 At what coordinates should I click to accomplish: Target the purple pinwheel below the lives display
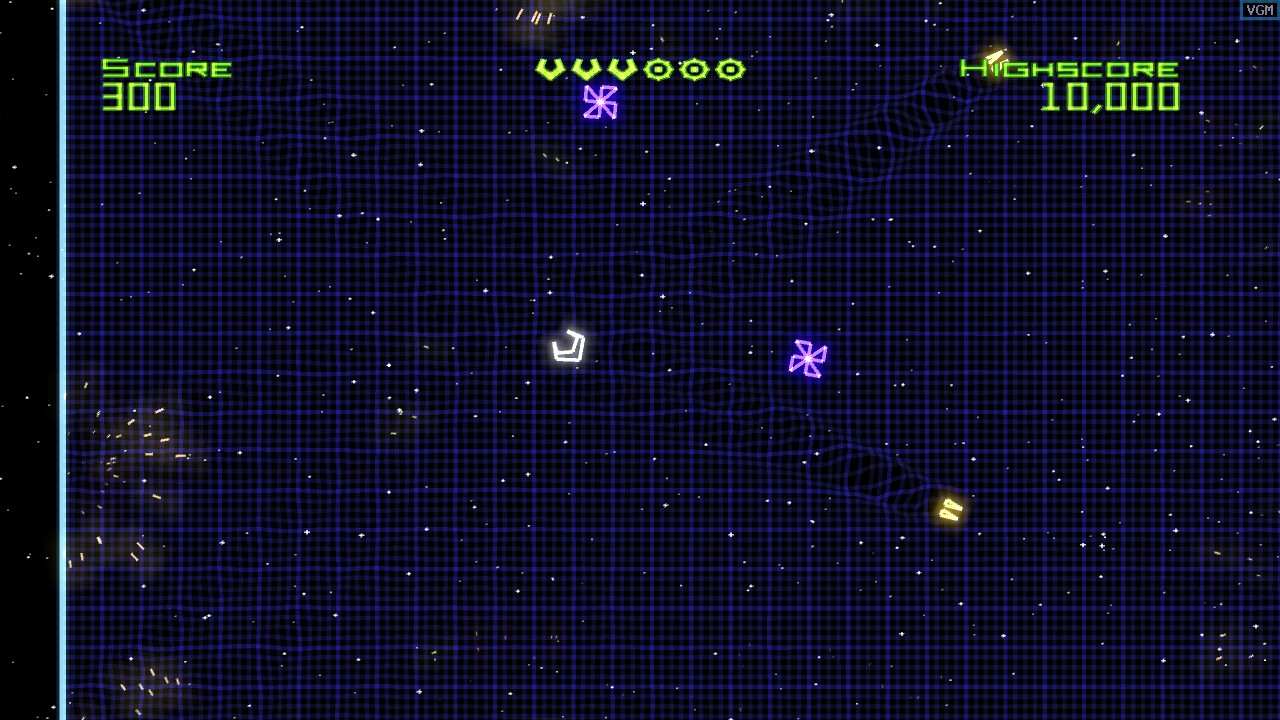point(599,103)
